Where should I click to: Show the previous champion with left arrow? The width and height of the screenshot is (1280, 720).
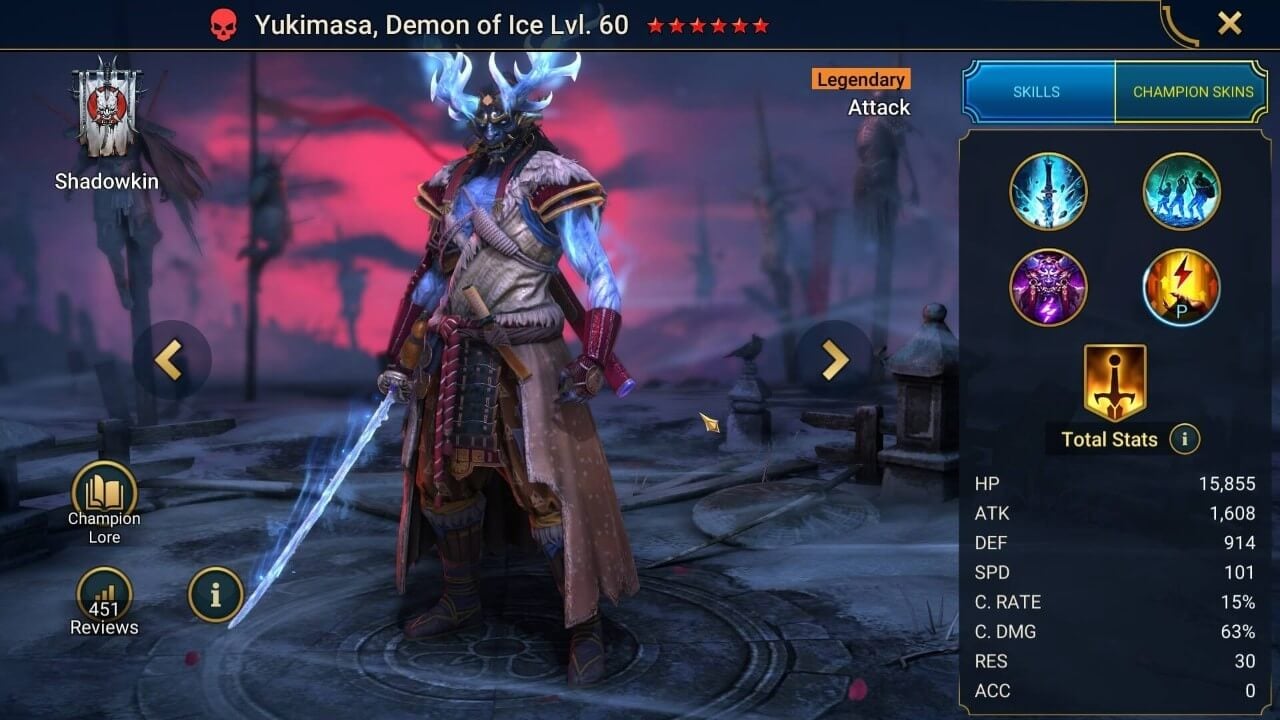pos(169,360)
